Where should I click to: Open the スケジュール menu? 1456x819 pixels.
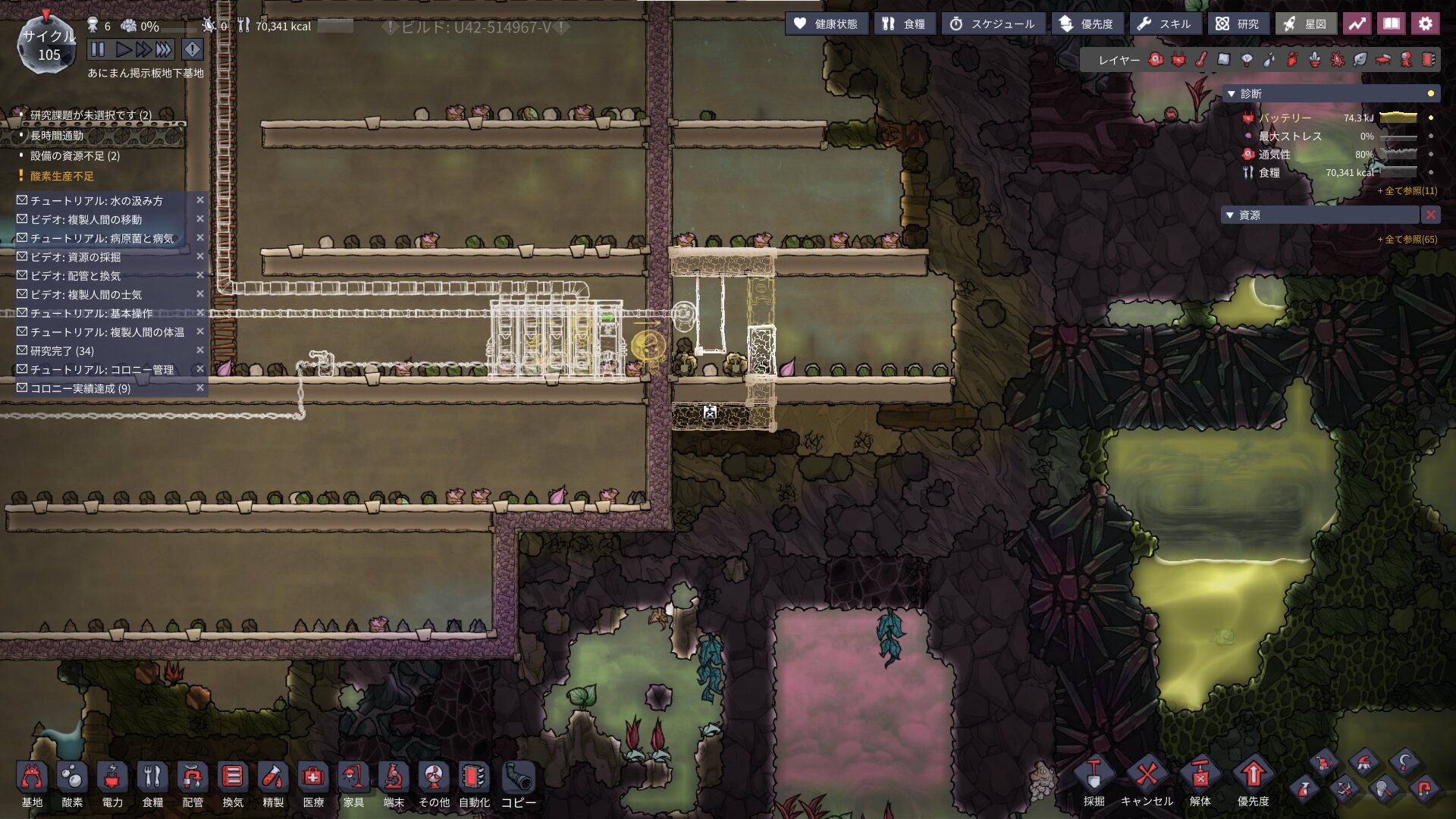tap(992, 24)
